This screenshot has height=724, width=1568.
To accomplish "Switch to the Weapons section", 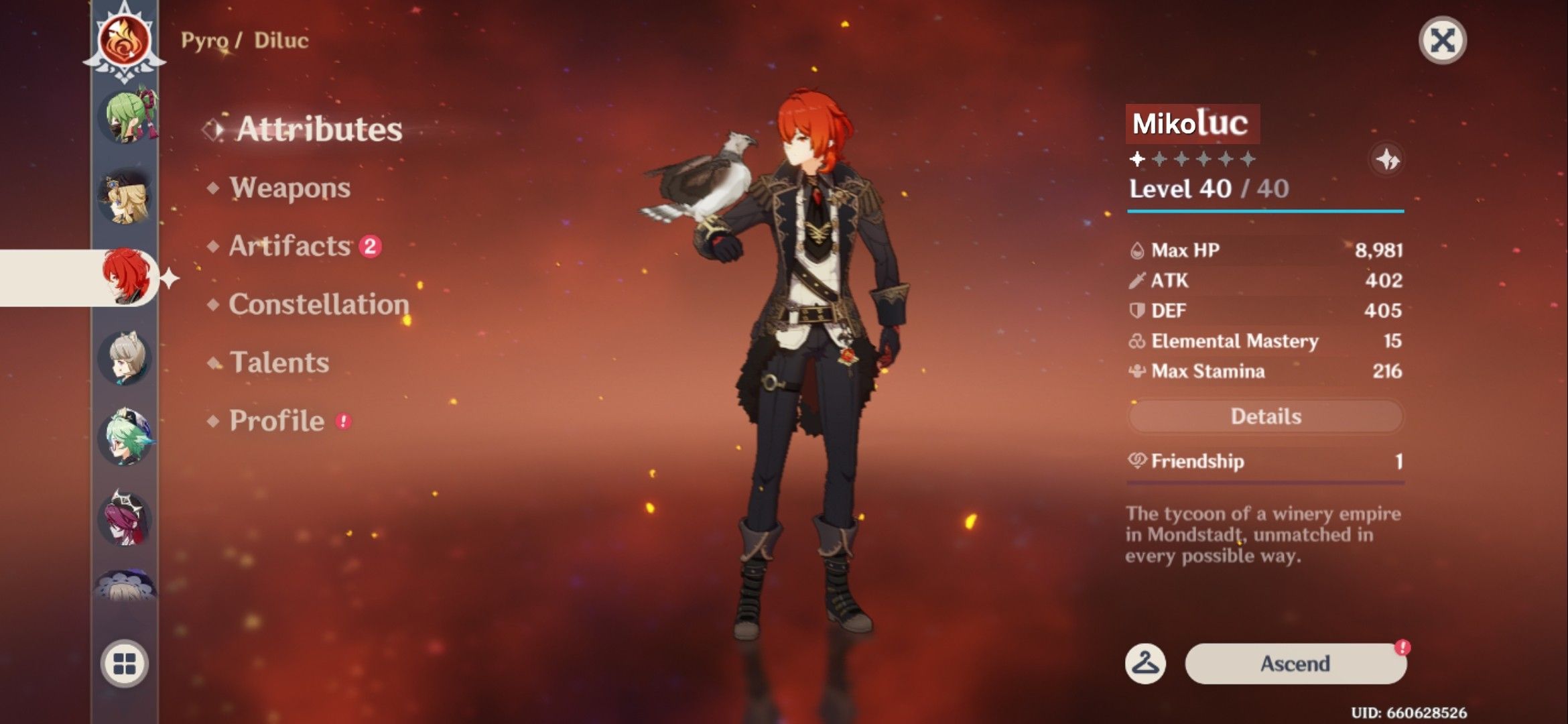I will pos(289,188).
